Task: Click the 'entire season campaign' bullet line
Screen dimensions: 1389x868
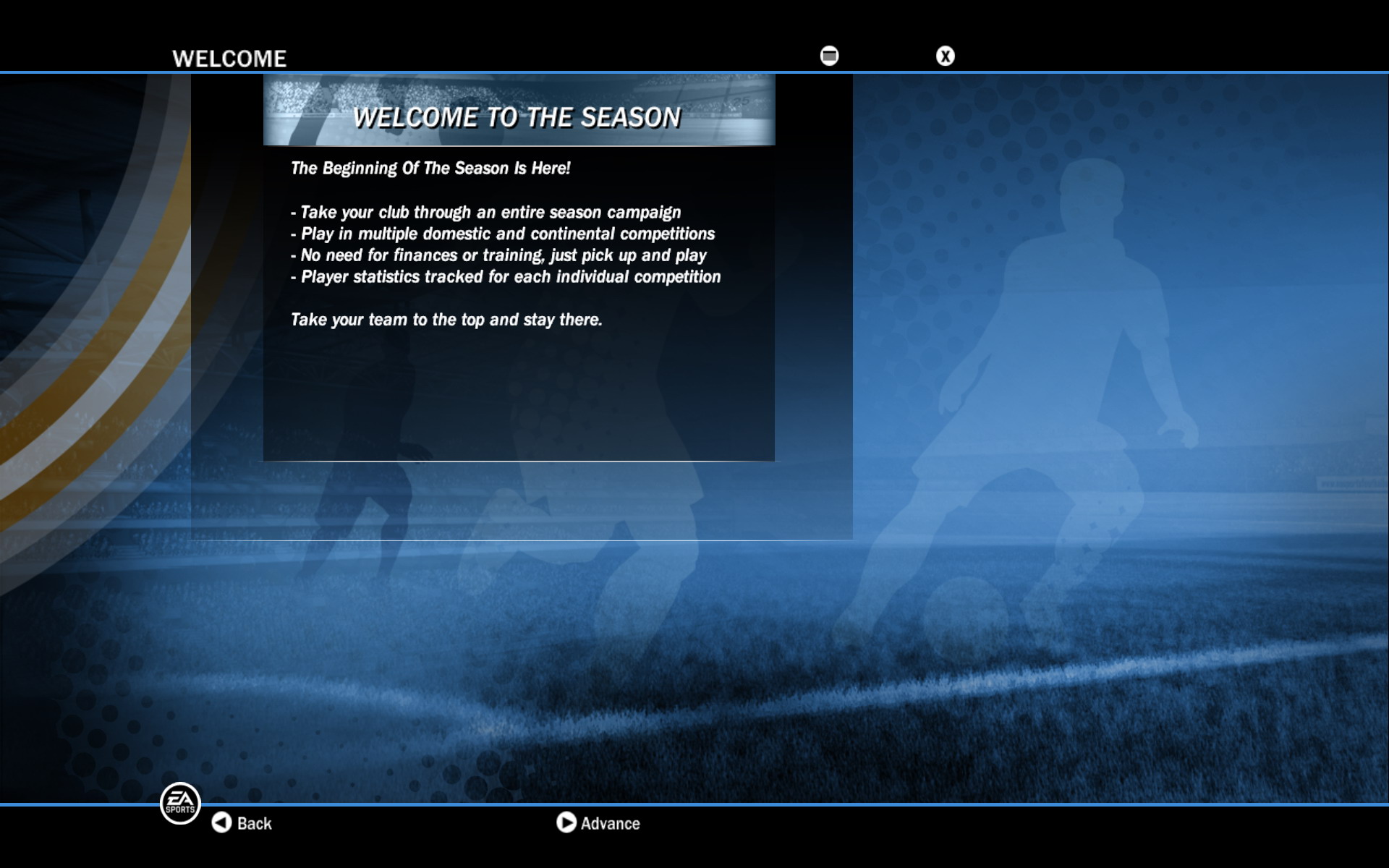Action: [486, 213]
